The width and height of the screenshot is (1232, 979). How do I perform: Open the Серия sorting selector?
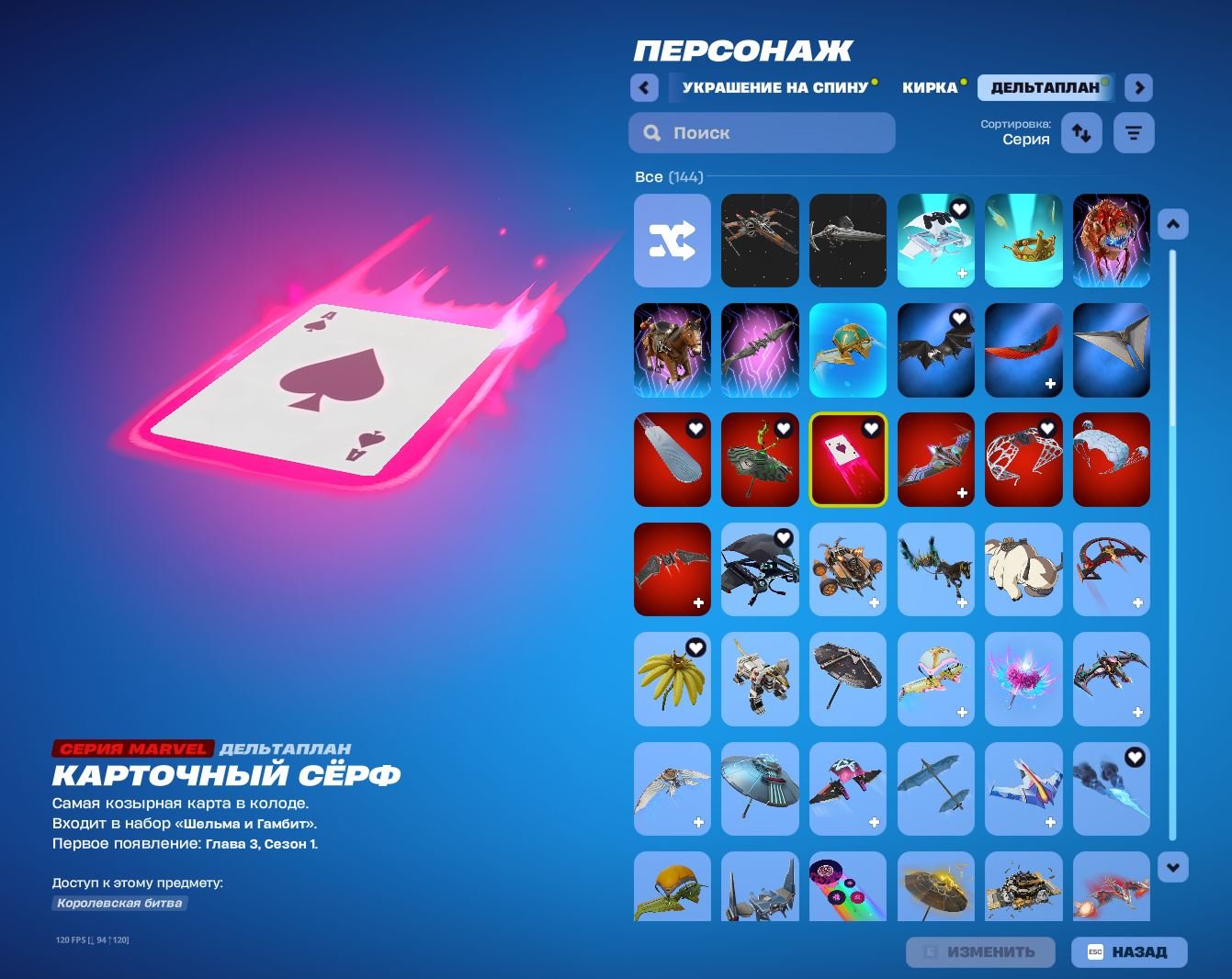click(1025, 138)
